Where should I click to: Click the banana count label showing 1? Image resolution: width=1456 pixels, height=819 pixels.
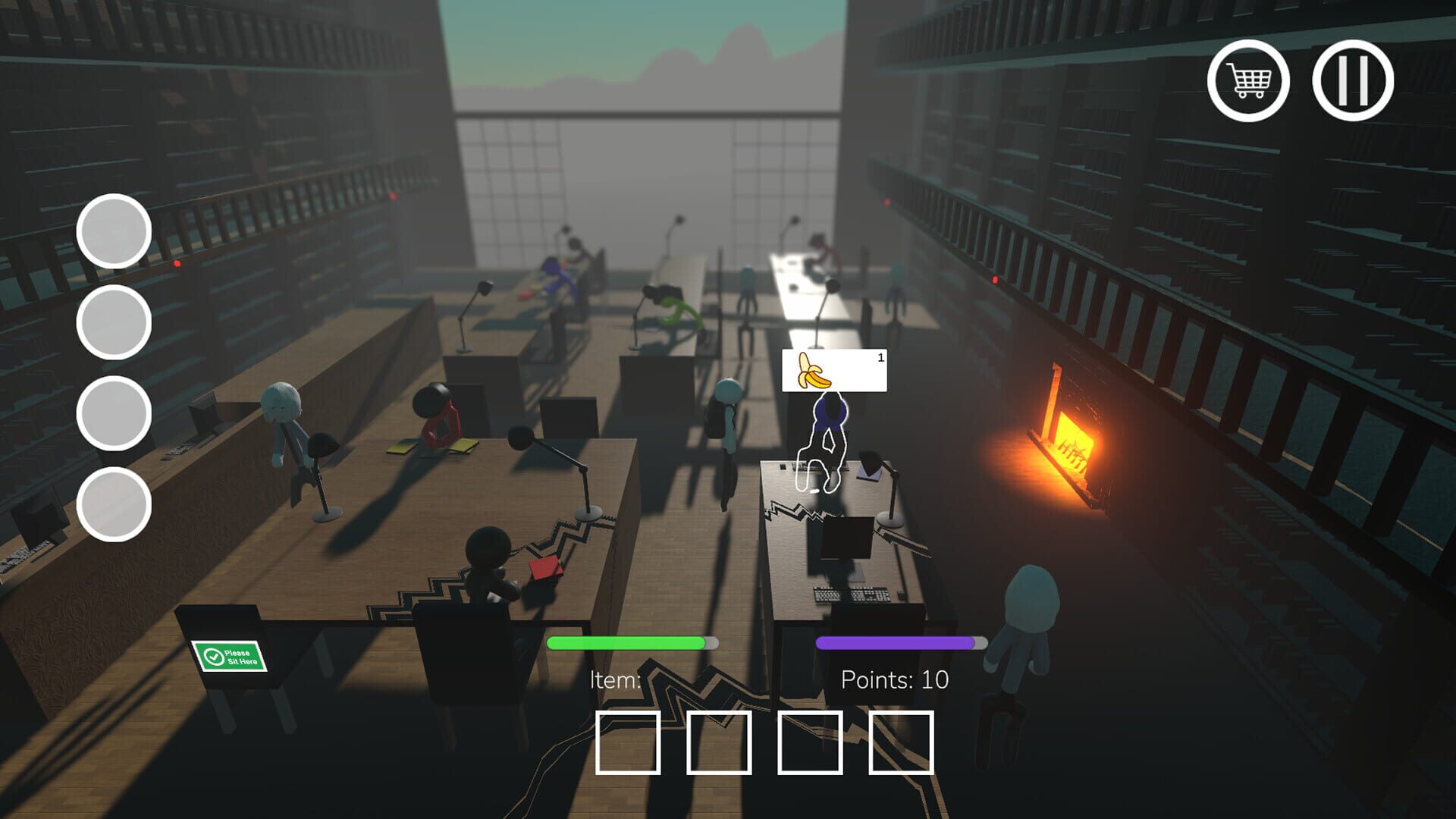pos(880,357)
